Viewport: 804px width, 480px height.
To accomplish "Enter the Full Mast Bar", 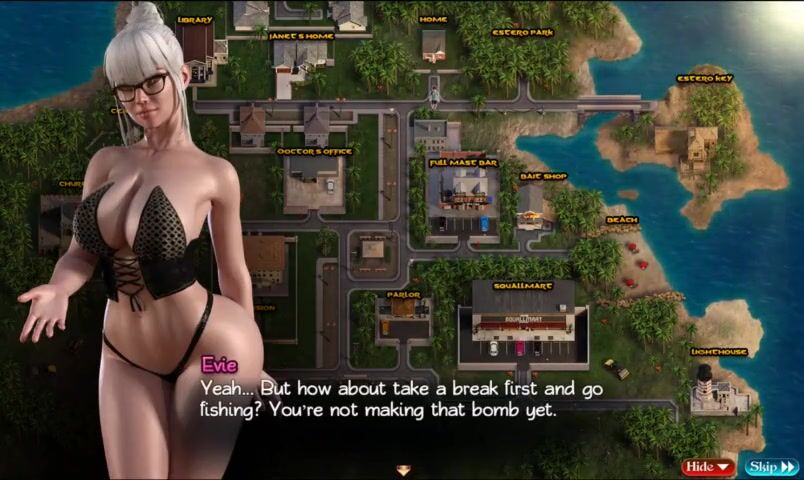I will click(463, 161).
